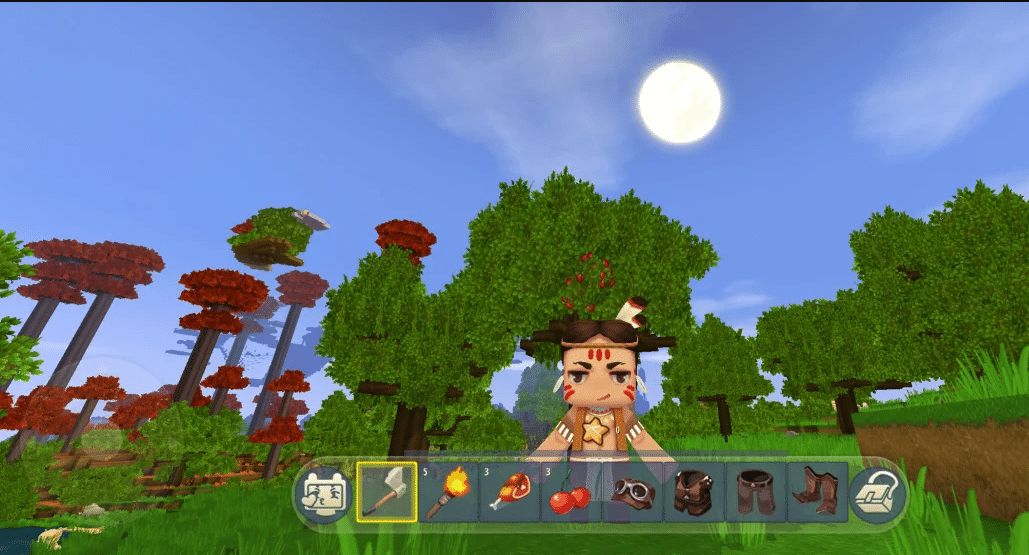Pick the goggles helmet slot
This screenshot has height=555, width=1029.
pyautogui.click(x=633, y=492)
